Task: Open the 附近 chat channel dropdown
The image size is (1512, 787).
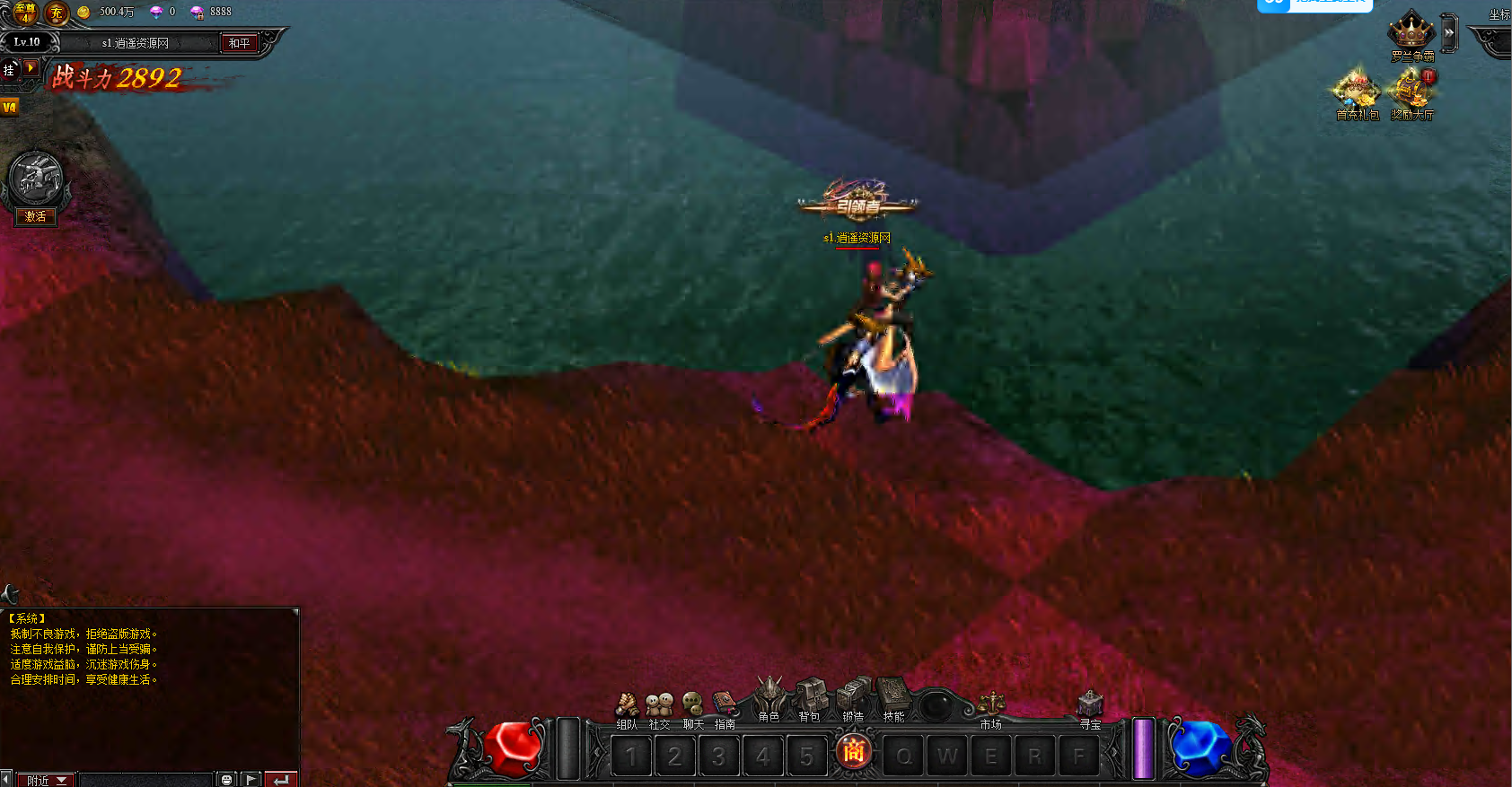Action: coord(47,780)
